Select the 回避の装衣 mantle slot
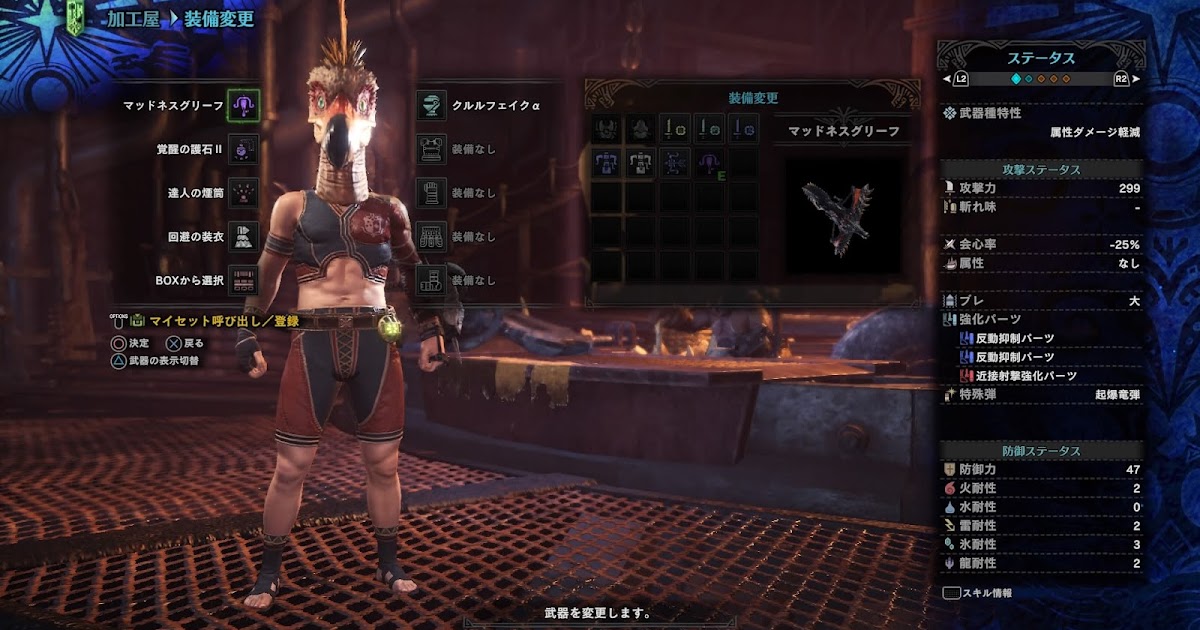Viewport: 1200px width, 630px height. [x=243, y=236]
